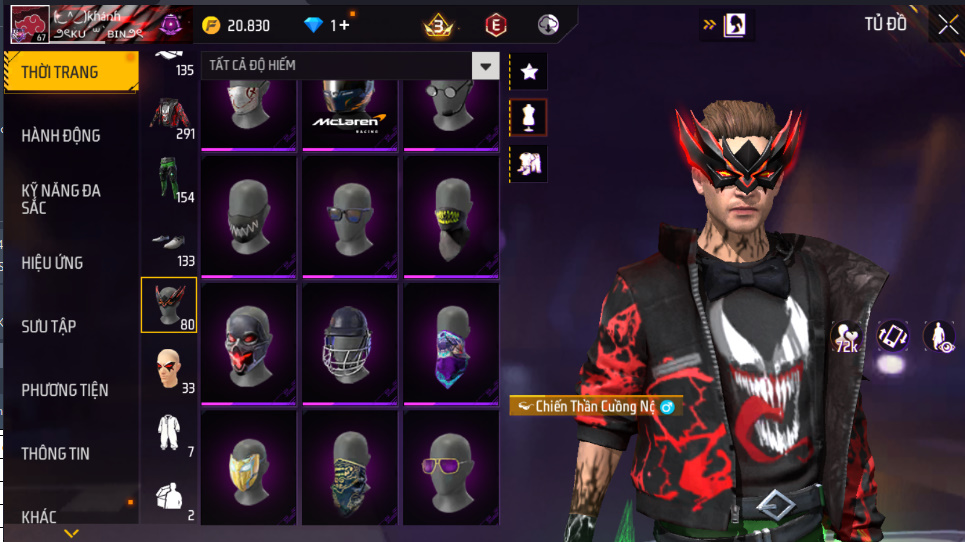The image size is (965, 542).
Task: Equip the cricket helmet with face grille
Action: (x=350, y=344)
